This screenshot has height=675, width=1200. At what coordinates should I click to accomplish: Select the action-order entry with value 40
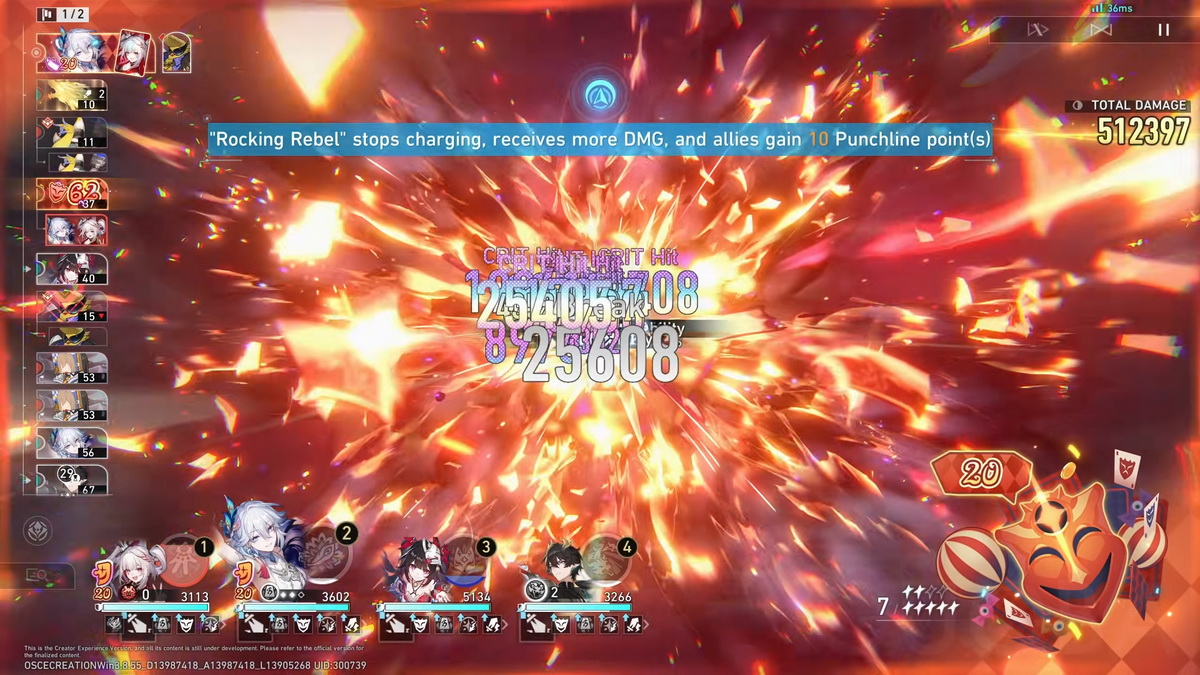pos(72,269)
